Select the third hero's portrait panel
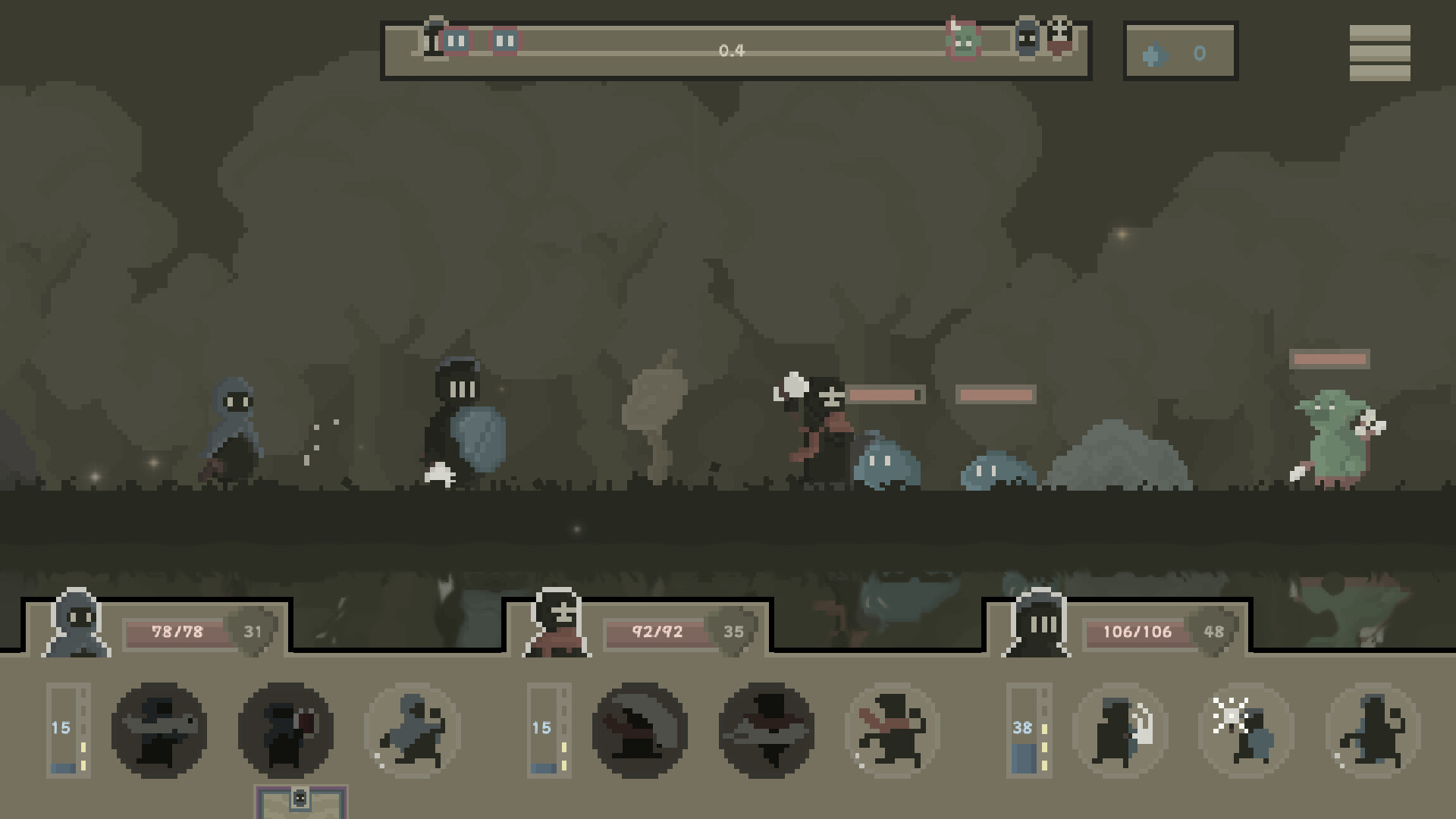This screenshot has width=1456, height=819. 1039,629
